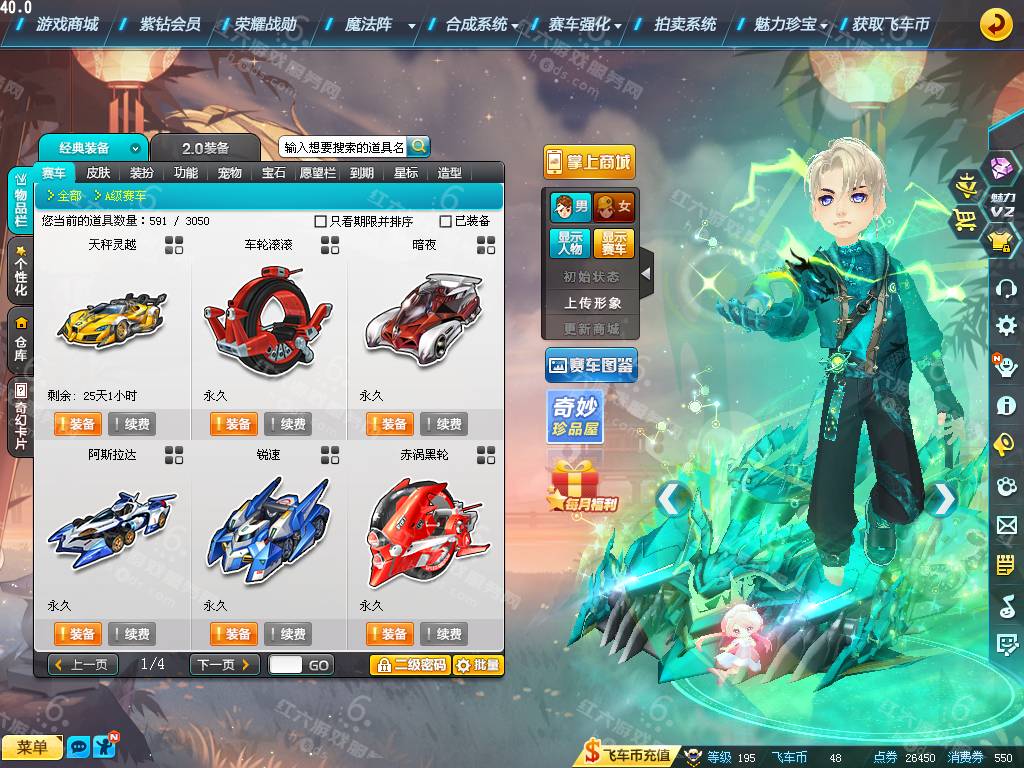Screen dimensions: 1024x768
Task: Open the 二级密码 secondary password button
Action: (x=410, y=665)
